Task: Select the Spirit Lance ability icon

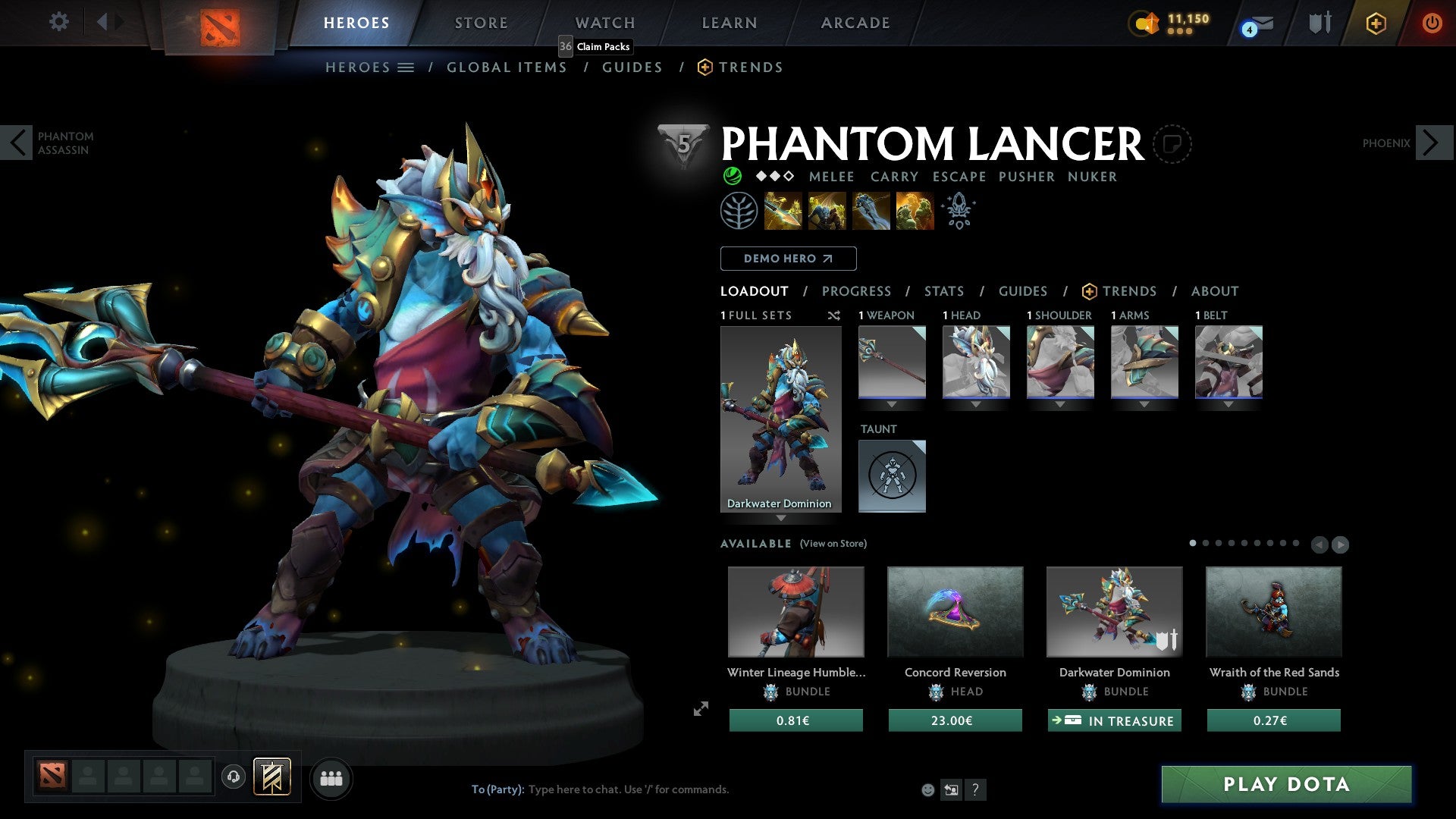Action: coord(782,210)
